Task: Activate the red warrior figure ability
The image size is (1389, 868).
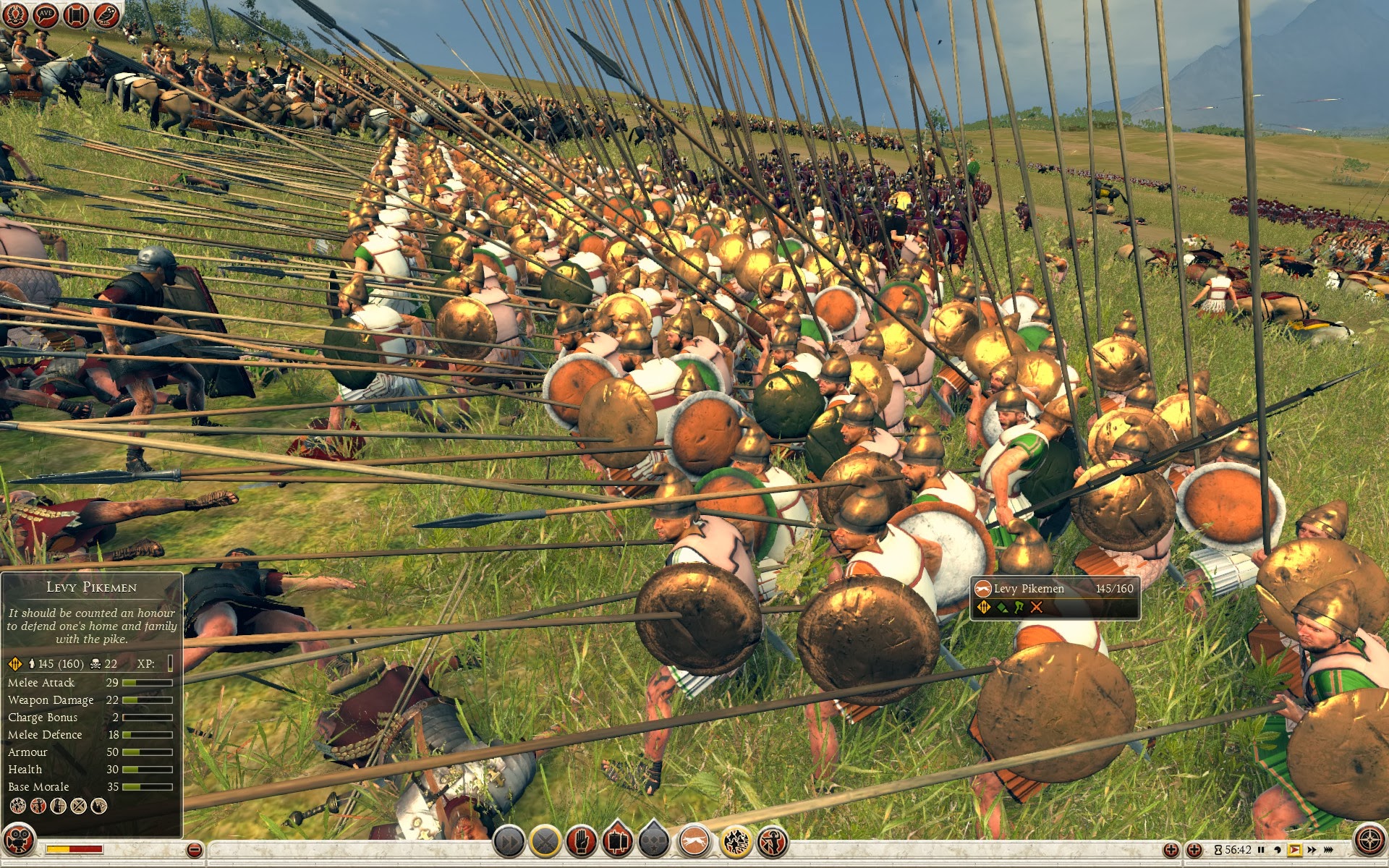Action: (773, 842)
